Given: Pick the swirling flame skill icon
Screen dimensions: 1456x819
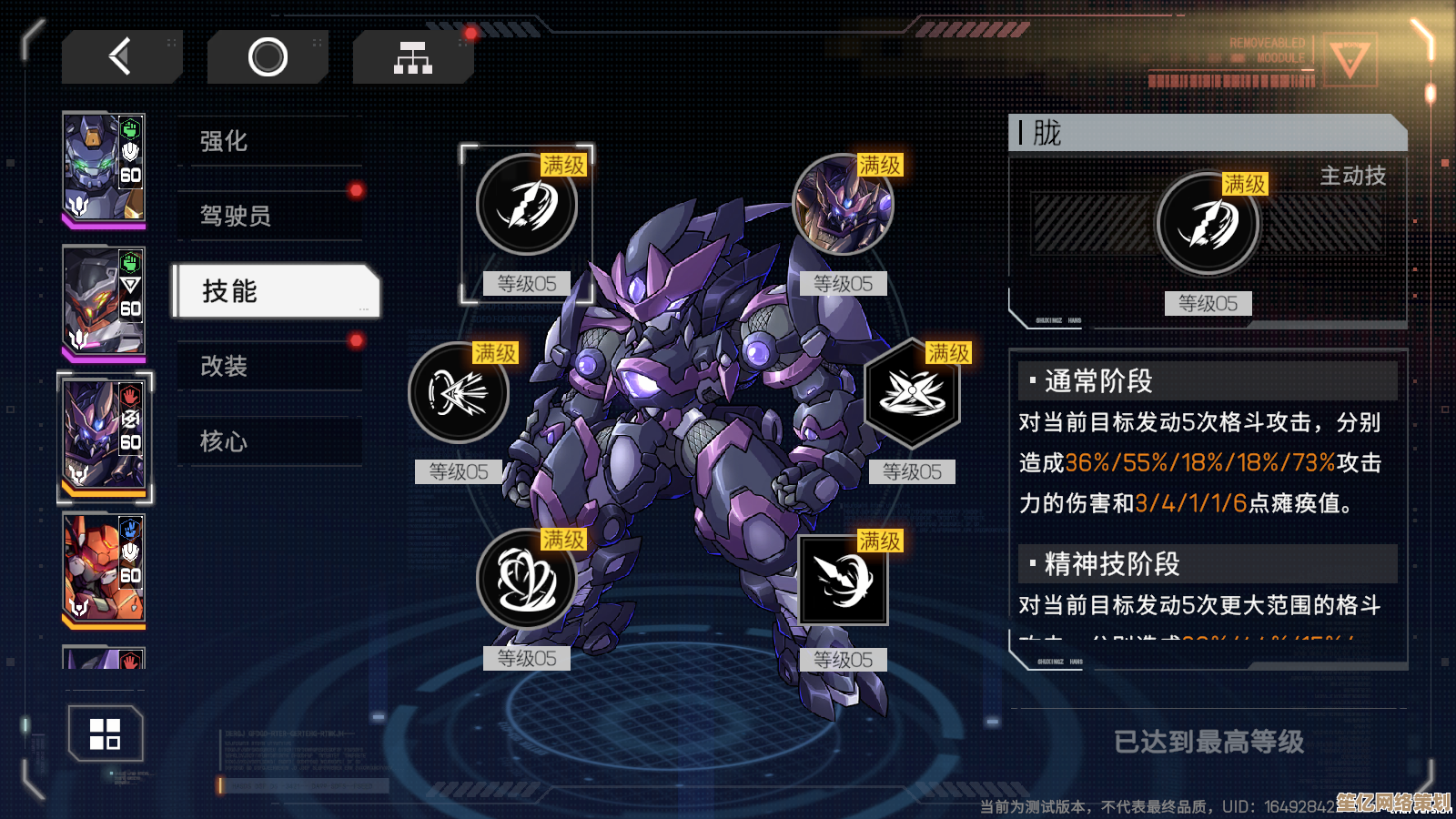Looking at the screenshot, I should (x=527, y=580).
